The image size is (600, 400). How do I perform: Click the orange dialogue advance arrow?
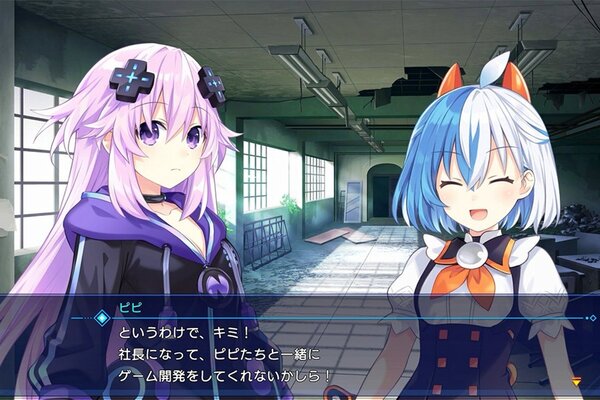576,381
